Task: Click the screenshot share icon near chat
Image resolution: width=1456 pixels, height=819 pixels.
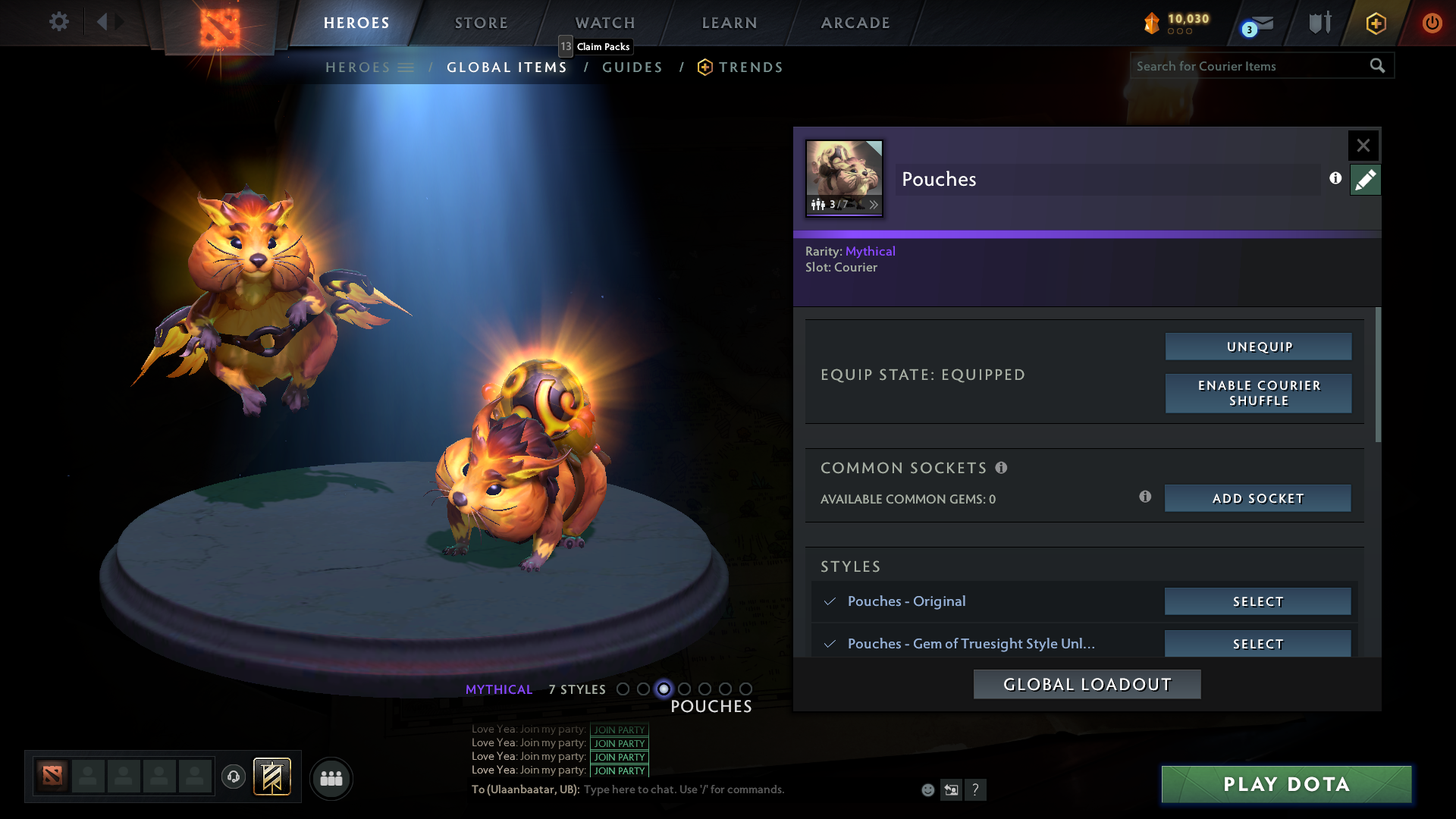Action: pyautogui.click(x=951, y=789)
